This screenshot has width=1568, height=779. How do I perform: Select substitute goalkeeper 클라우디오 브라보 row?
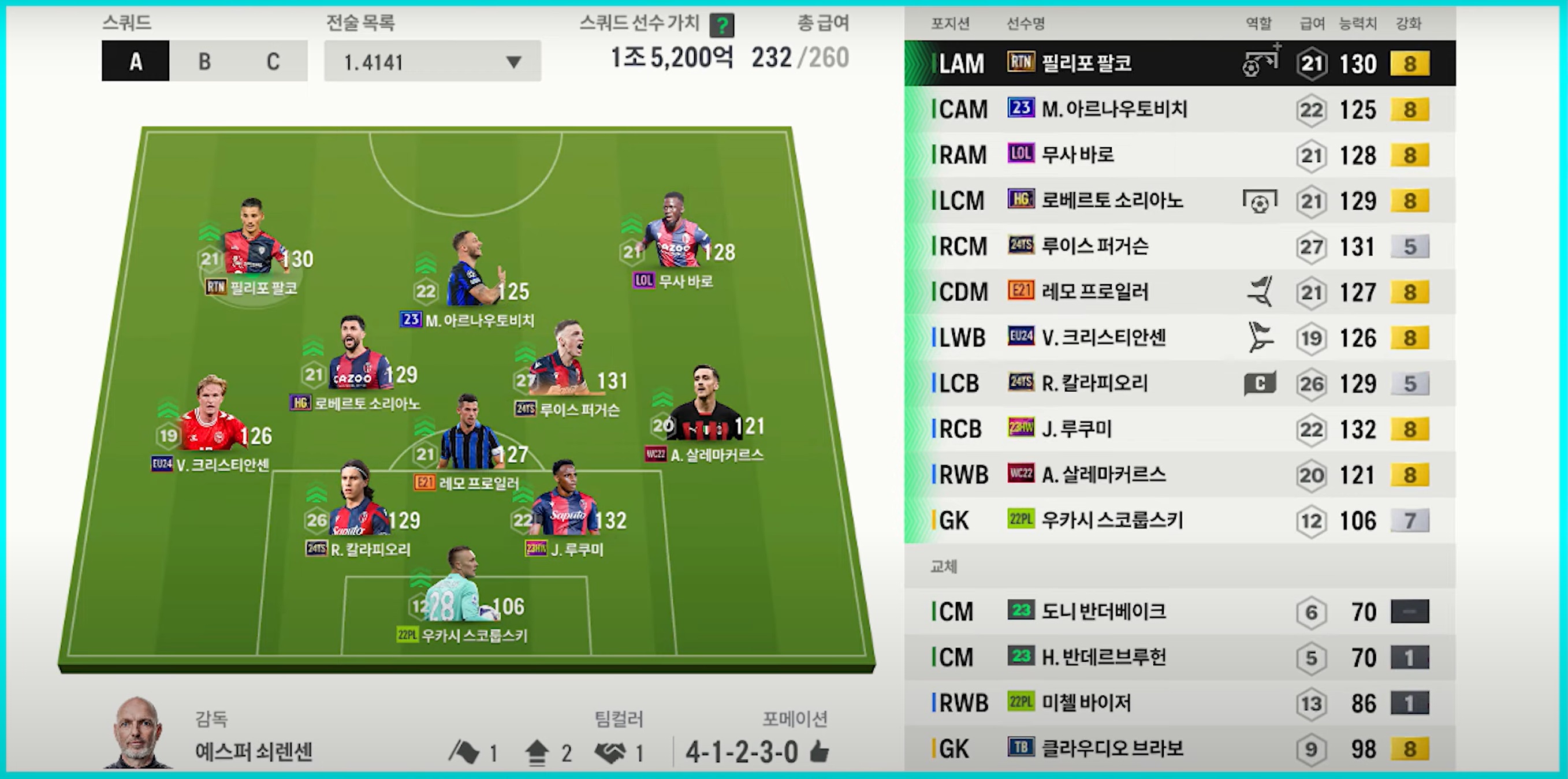point(1179,749)
